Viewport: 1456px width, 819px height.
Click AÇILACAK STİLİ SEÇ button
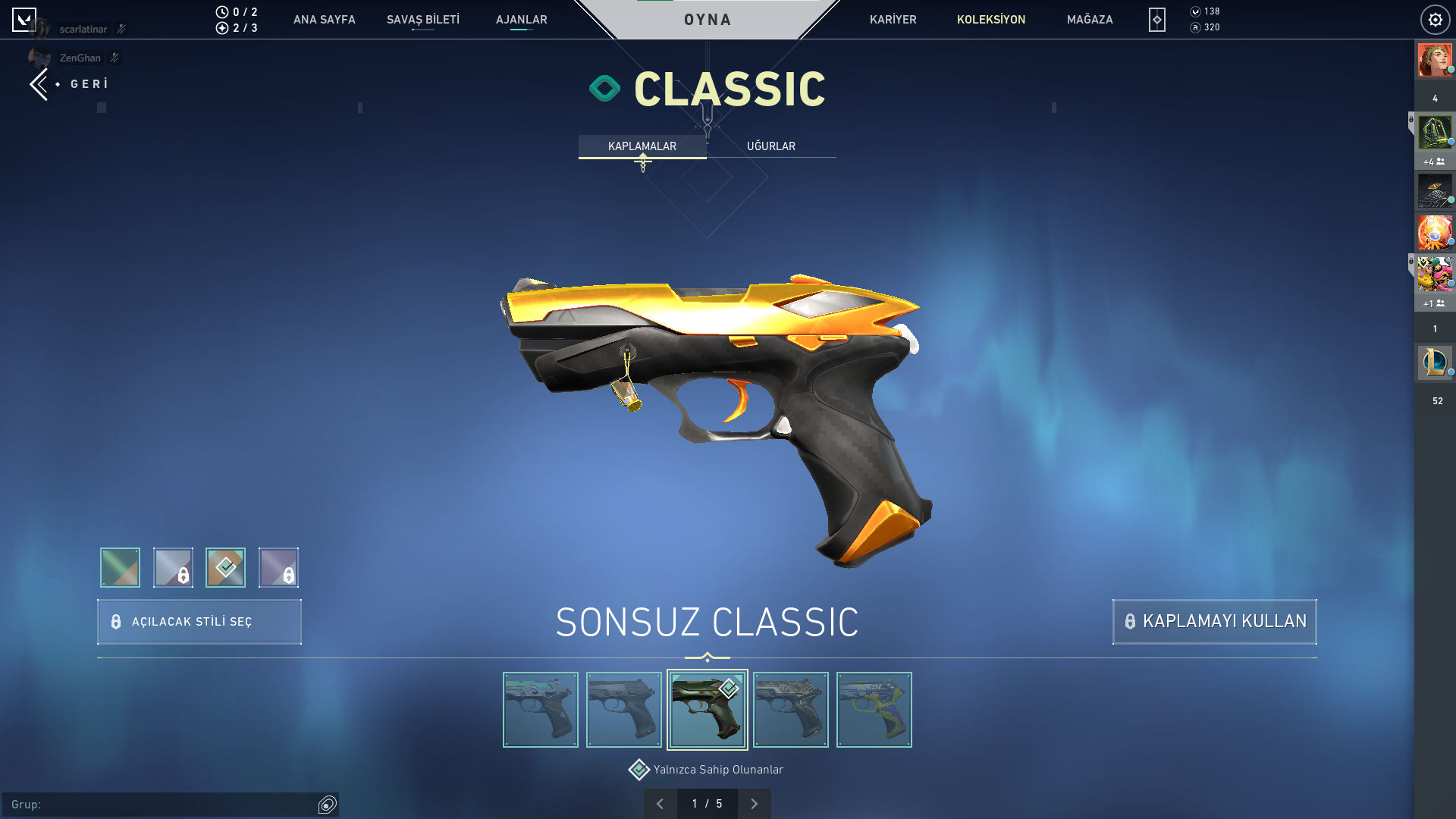(x=199, y=622)
